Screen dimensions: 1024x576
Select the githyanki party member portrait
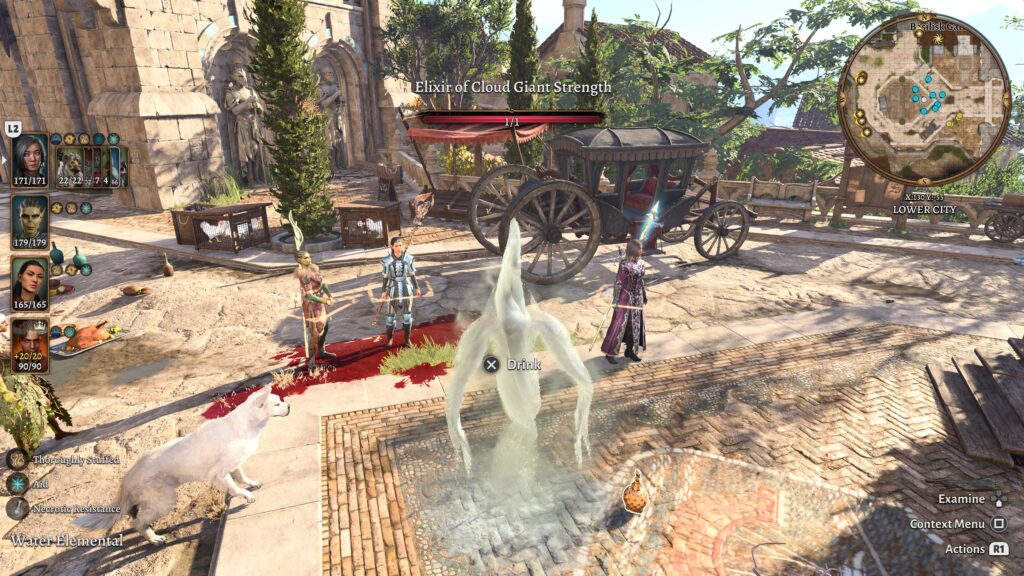point(30,215)
